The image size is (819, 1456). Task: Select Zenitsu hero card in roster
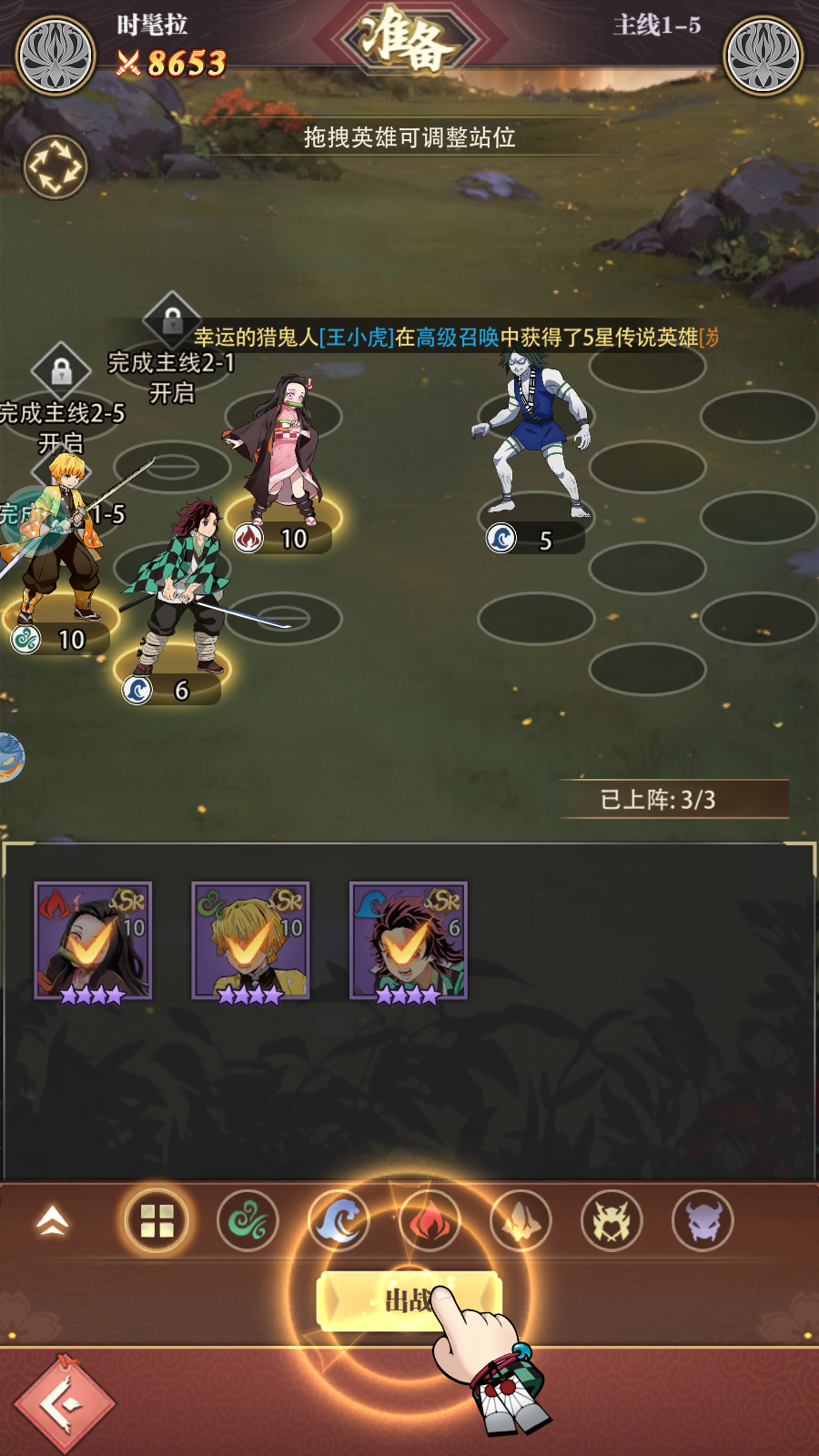(250, 942)
